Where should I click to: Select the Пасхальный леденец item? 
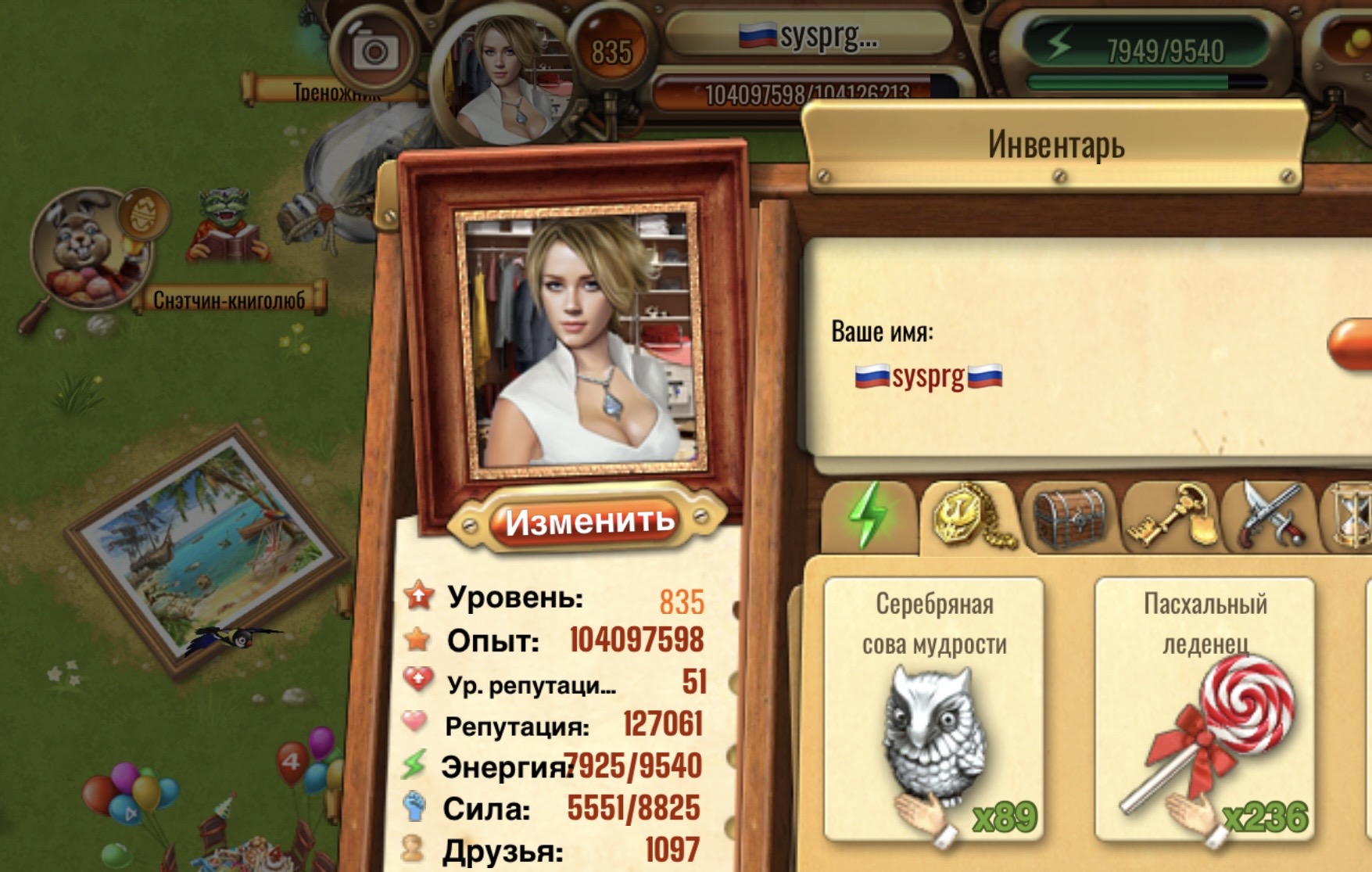click(x=1204, y=709)
